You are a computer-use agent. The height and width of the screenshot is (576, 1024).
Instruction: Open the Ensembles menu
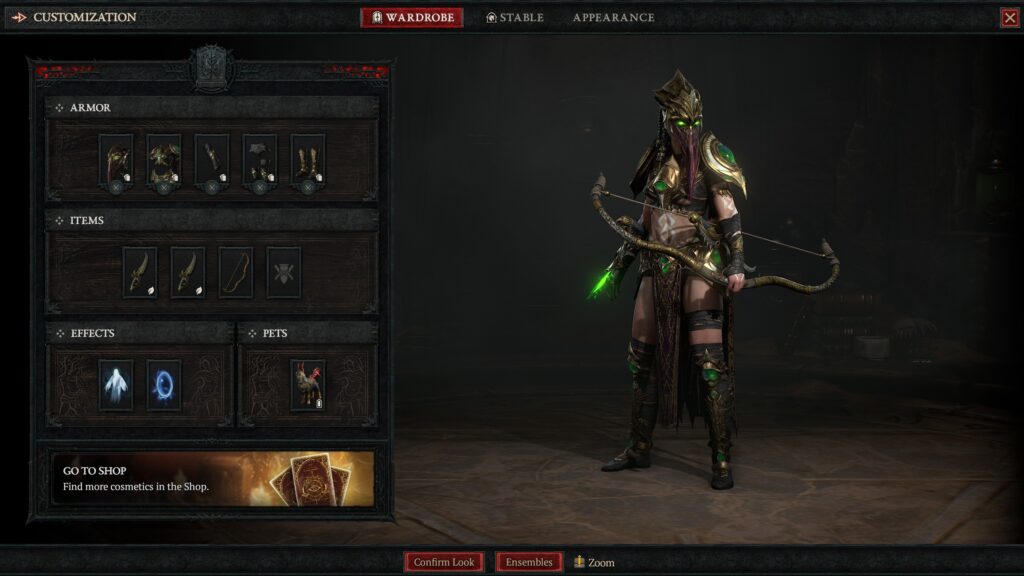(529, 562)
